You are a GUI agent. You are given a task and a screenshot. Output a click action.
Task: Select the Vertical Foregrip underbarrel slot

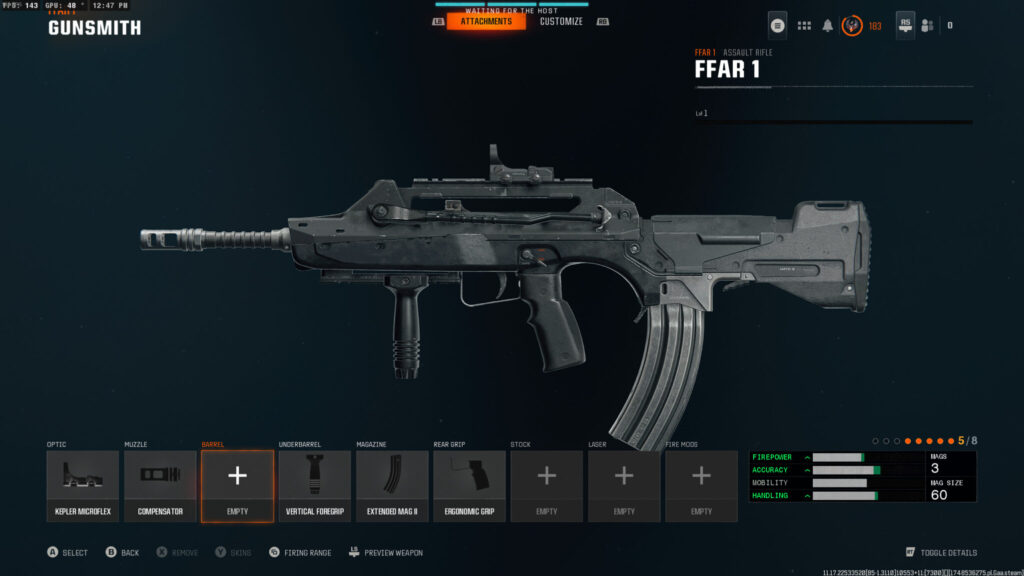pyautogui.click(x=314, y=485)
